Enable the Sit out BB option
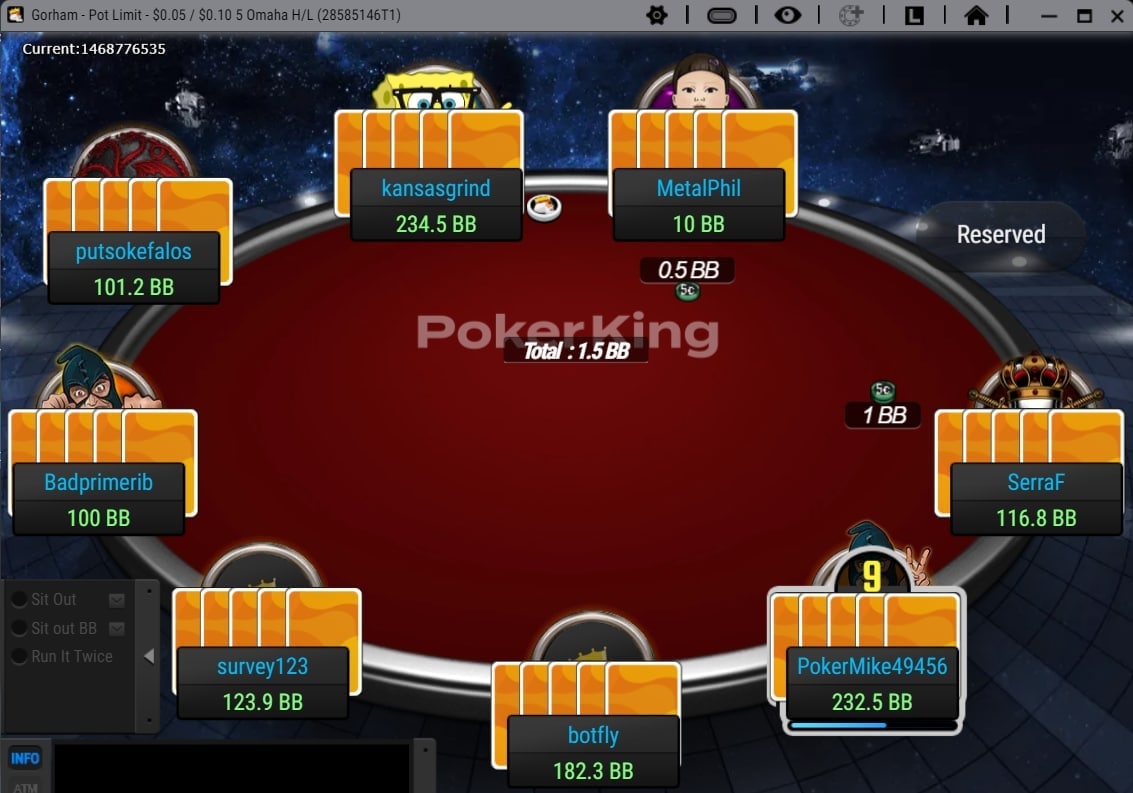 (19, 628)
